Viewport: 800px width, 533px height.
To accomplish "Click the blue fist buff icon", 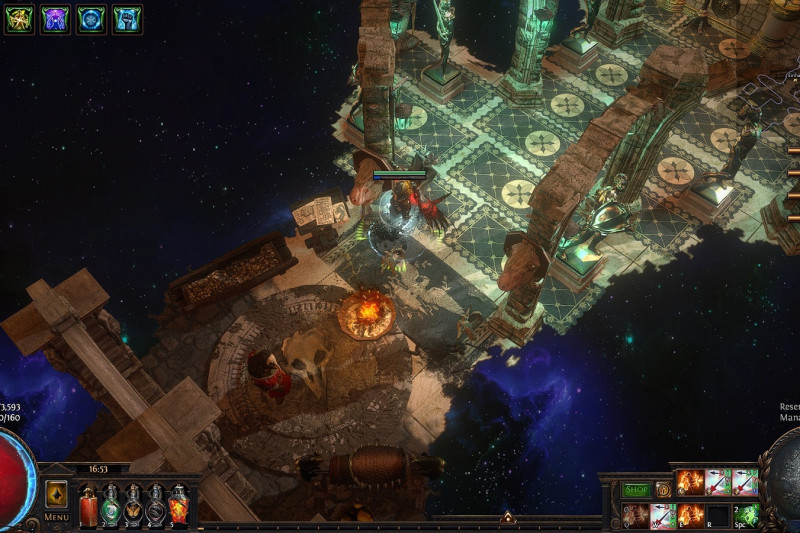I will coord(127,18).
